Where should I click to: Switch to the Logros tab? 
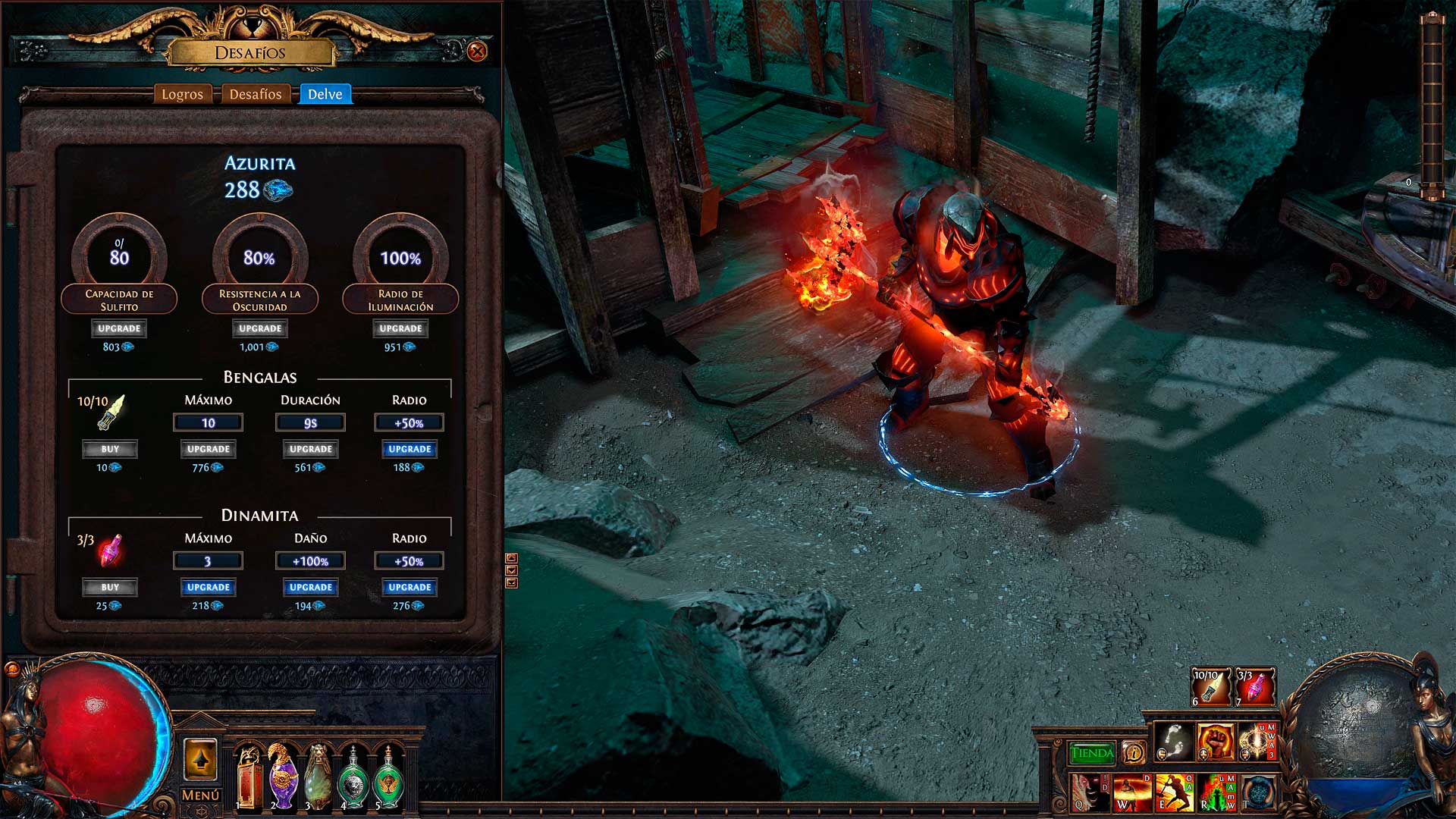click(x=182, y=94)
